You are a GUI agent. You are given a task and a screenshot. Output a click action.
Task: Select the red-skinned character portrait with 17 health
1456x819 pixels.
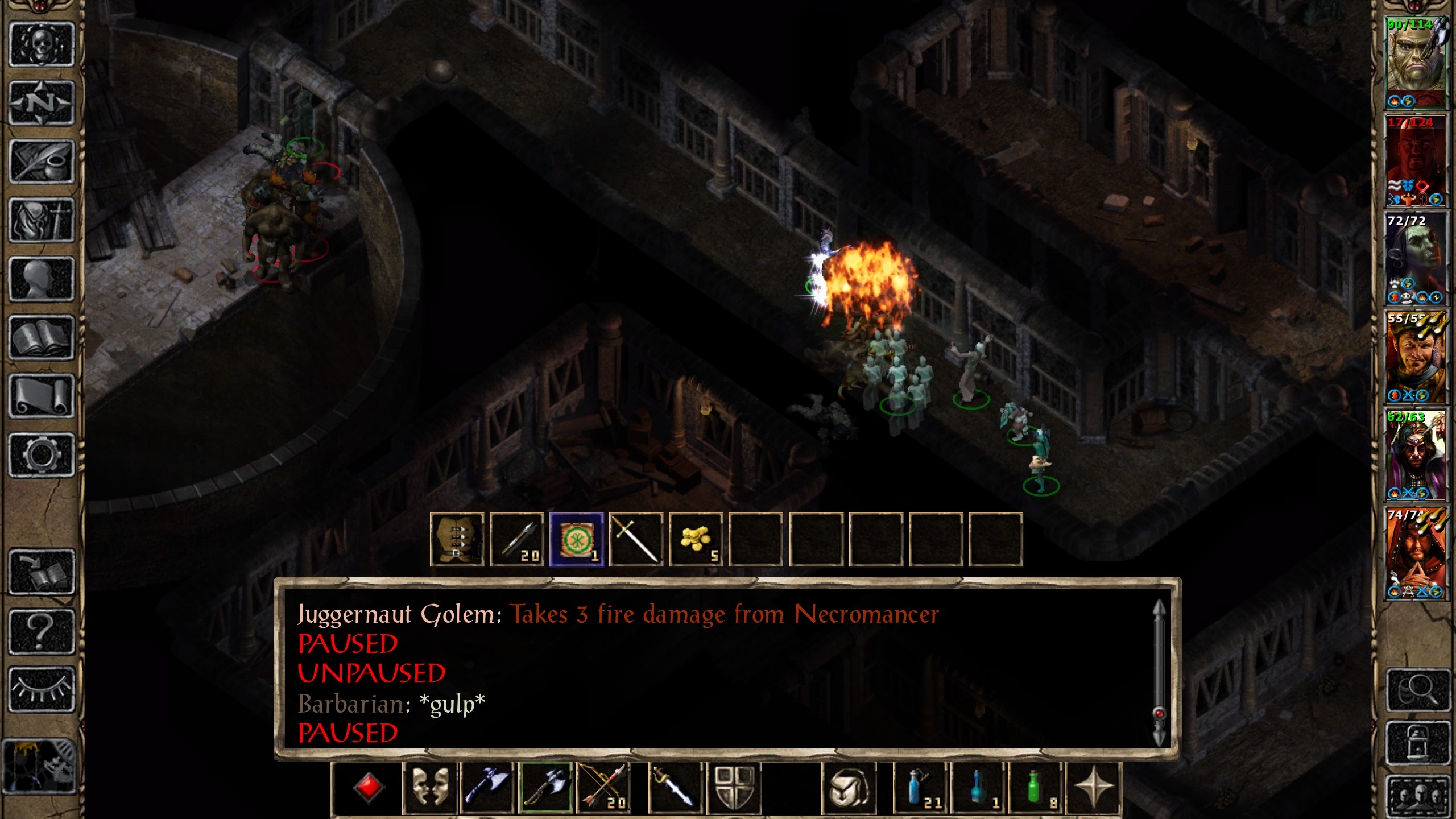1415,160
